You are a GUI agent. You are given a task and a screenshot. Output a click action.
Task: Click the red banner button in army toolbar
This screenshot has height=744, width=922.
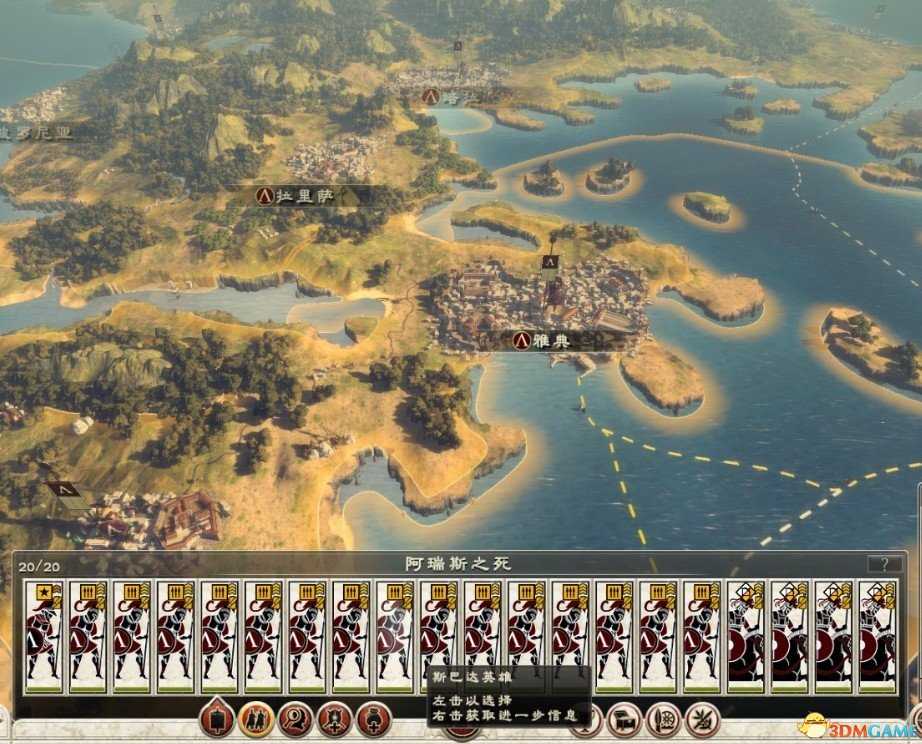pyautogui.click(x=215, y=717)
